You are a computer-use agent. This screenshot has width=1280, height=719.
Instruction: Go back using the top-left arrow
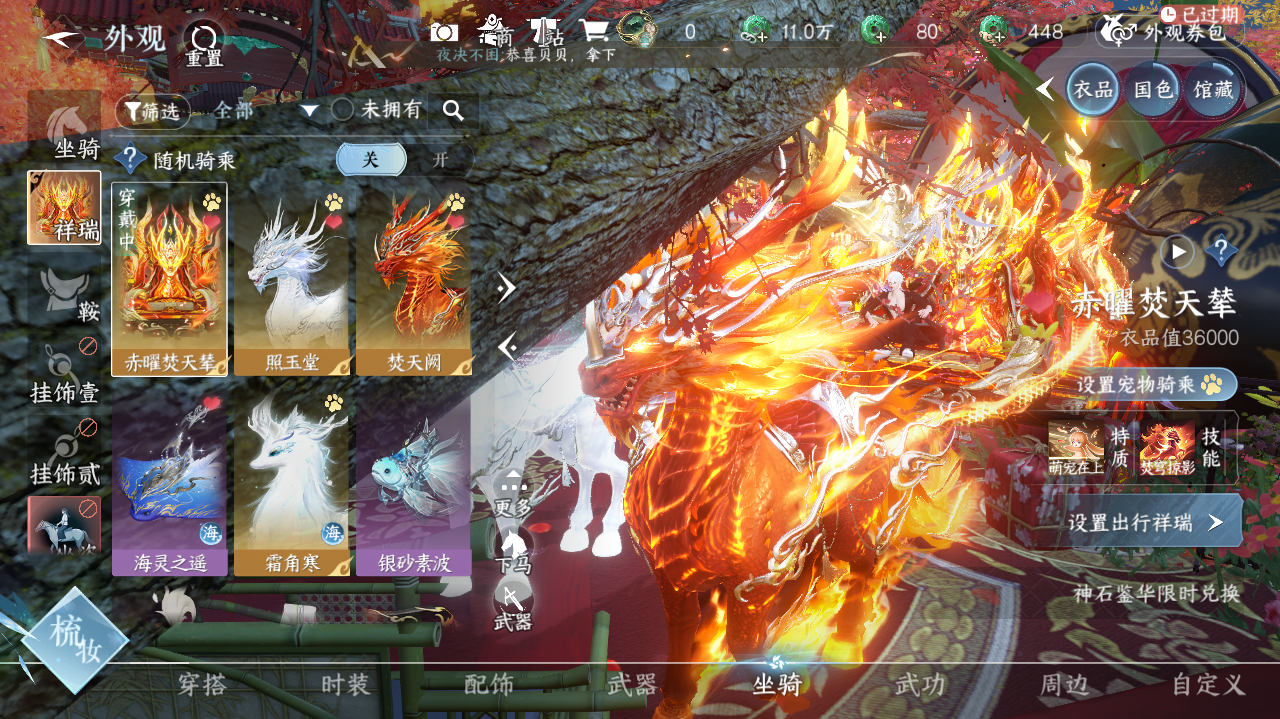click(62, 37)
